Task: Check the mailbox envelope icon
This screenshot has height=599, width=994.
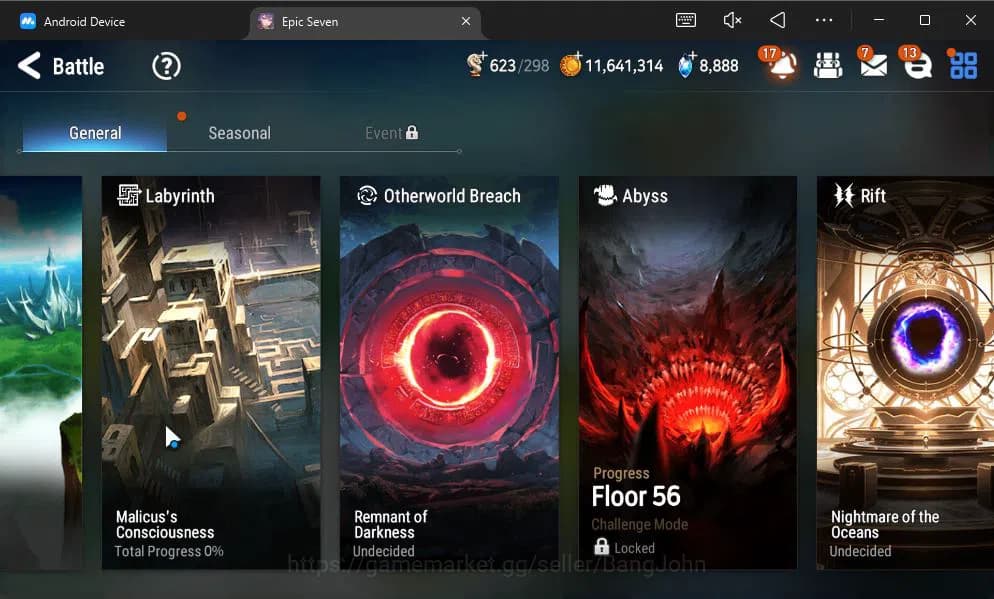Action: [x=873, y=66]
